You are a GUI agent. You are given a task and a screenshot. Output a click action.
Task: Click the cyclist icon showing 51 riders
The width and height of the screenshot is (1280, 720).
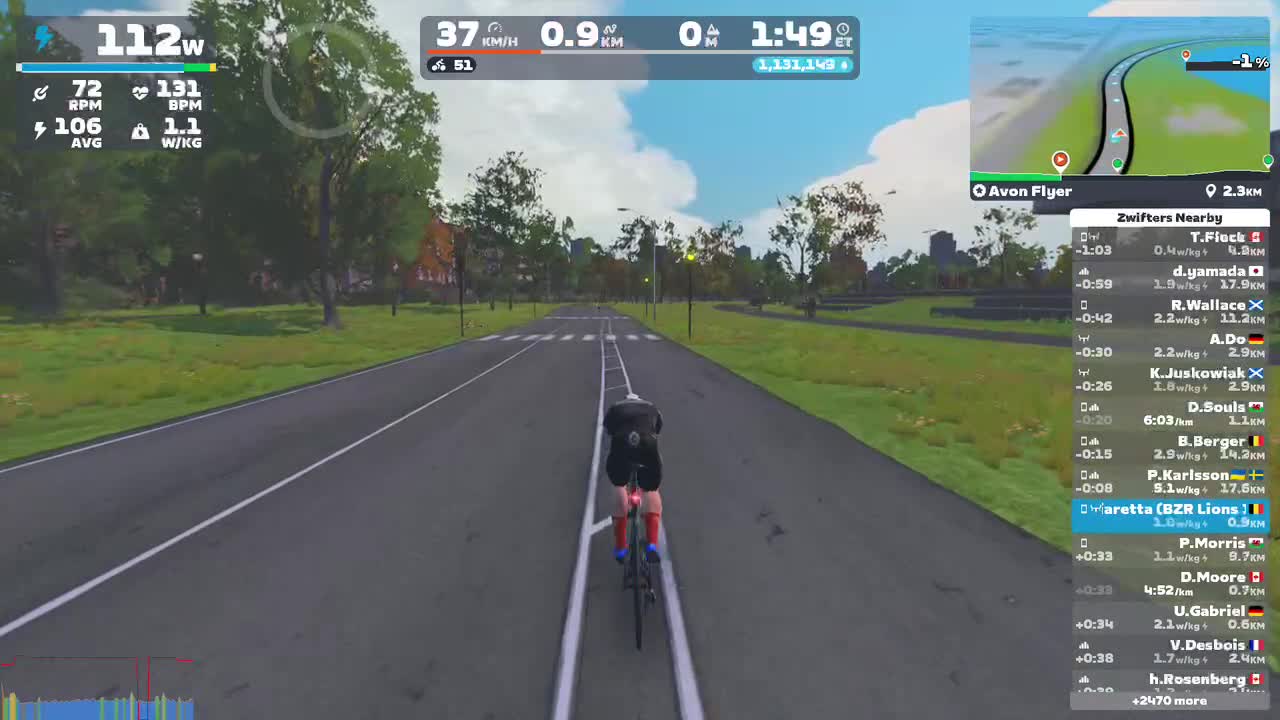coord(440,66)
